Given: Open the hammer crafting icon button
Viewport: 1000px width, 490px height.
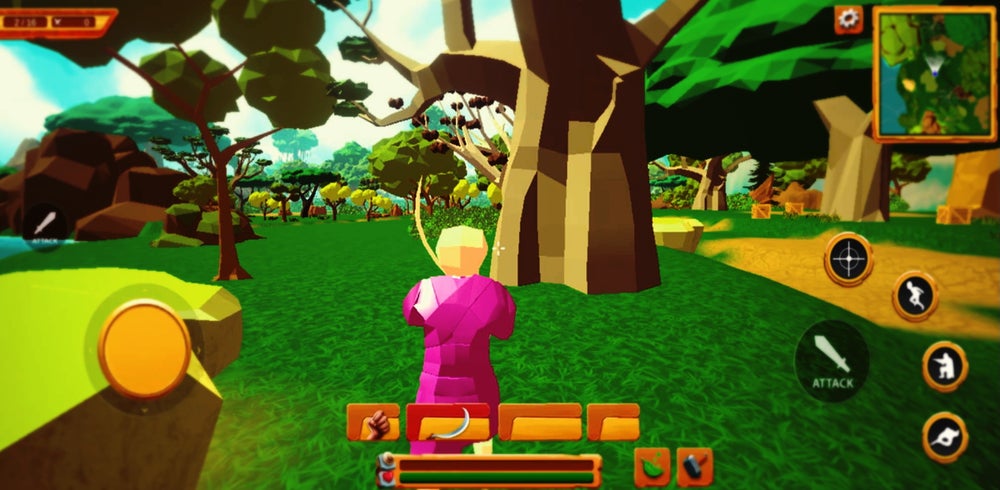Looking at the screenshot, I should coord(695,466).
